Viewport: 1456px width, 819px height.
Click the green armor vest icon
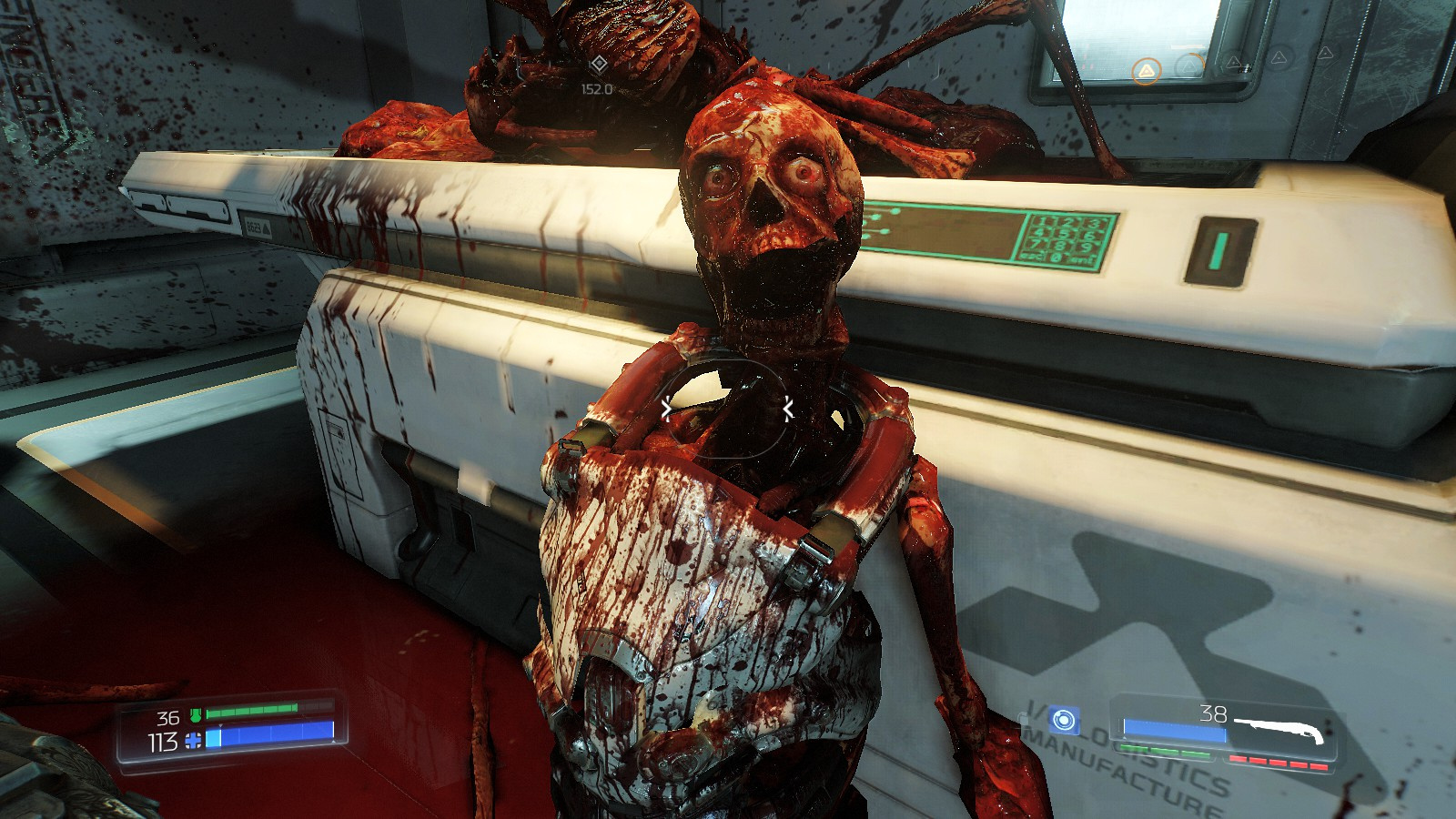pyautogui.click(x=195, y=716)
